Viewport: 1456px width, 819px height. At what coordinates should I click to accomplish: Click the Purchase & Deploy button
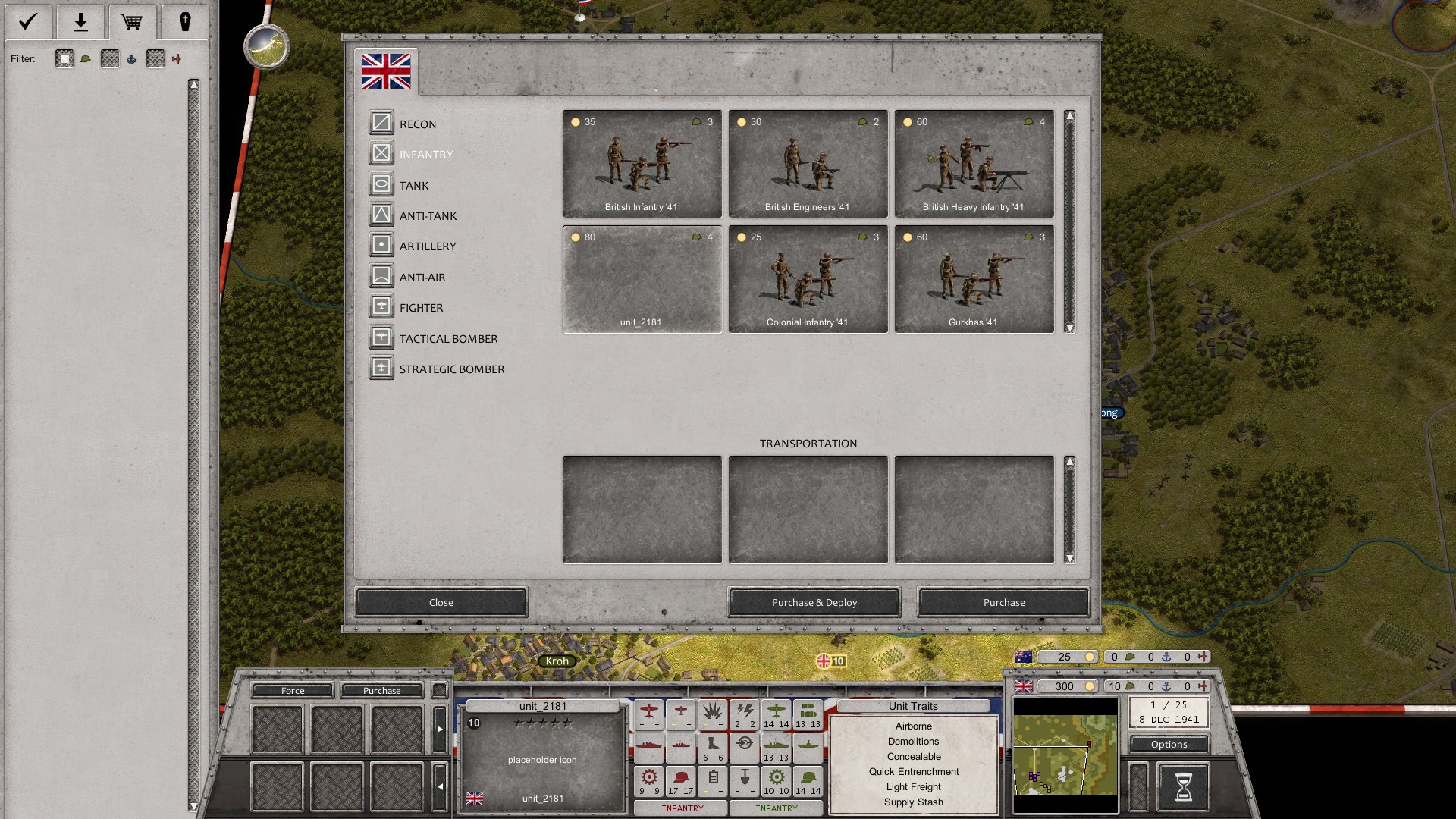(813, 602)
